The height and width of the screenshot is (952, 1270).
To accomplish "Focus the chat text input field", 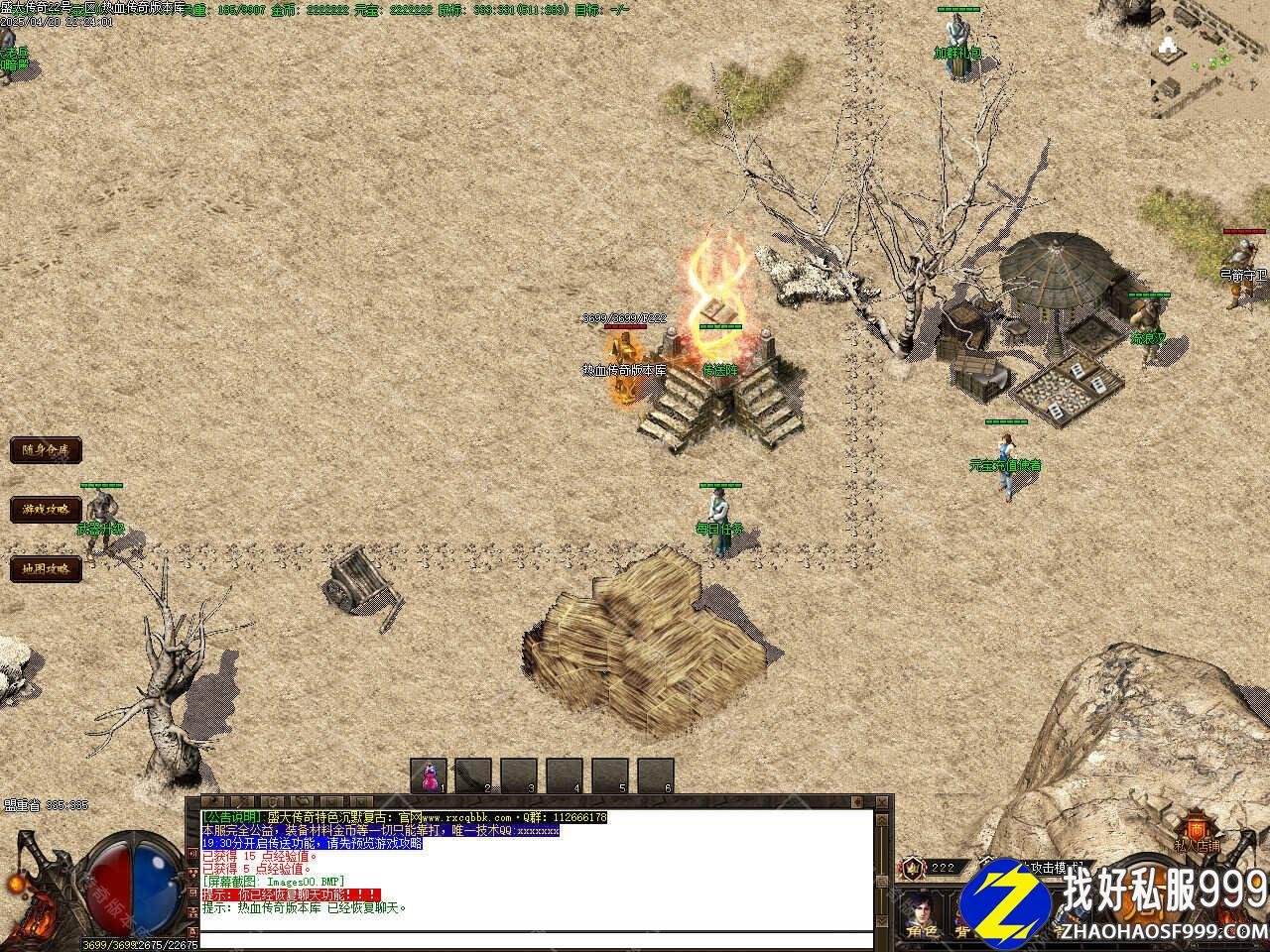I will (536, 940).
